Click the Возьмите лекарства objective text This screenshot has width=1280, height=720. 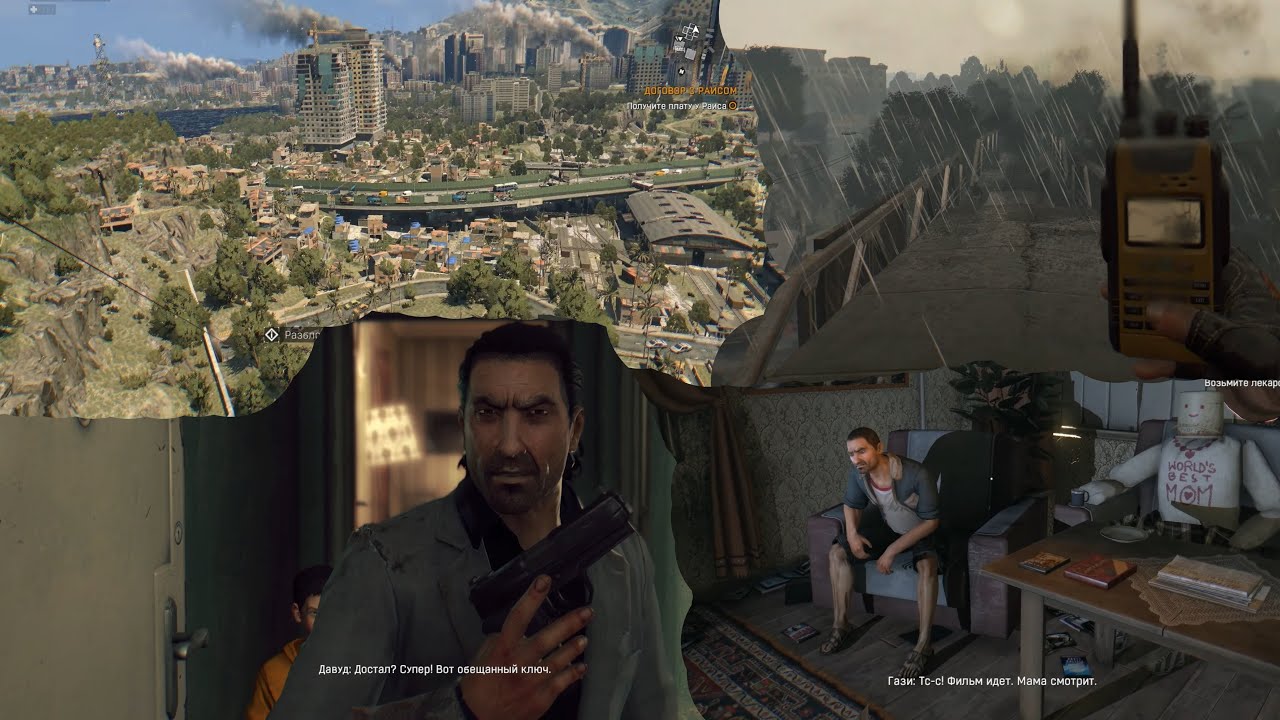1241,383
